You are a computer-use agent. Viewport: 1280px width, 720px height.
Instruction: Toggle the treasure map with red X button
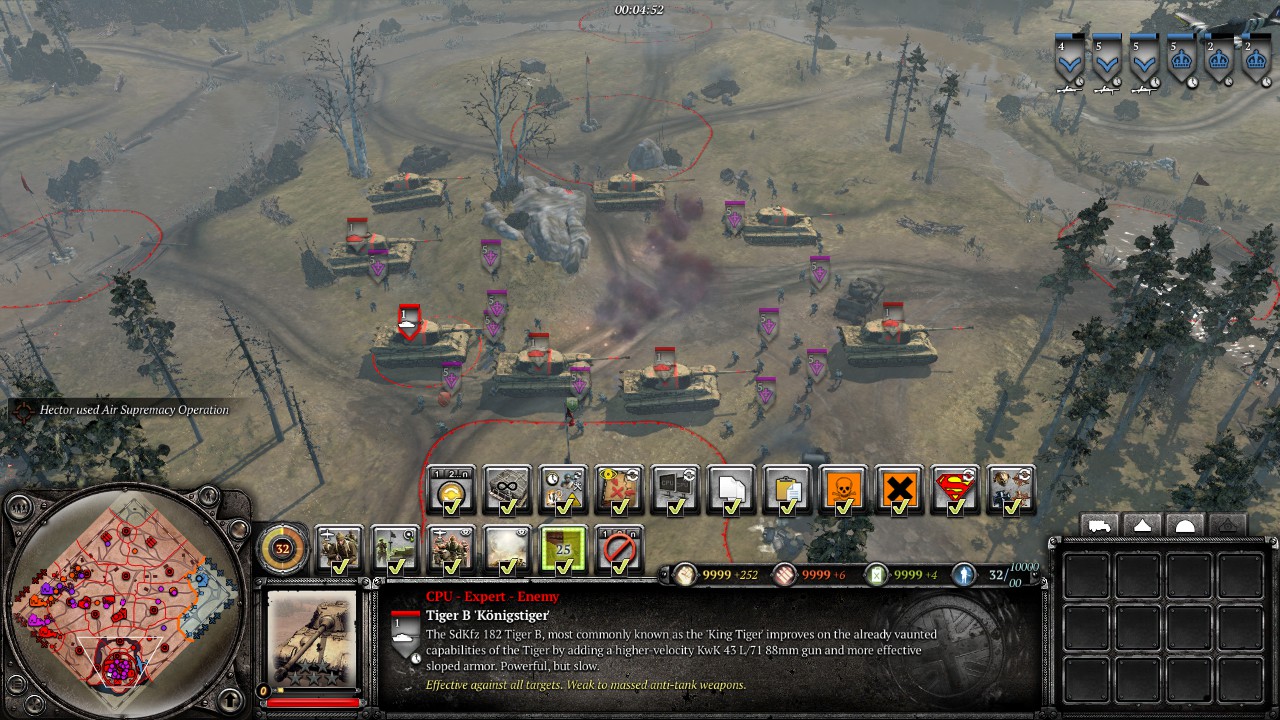619,490
